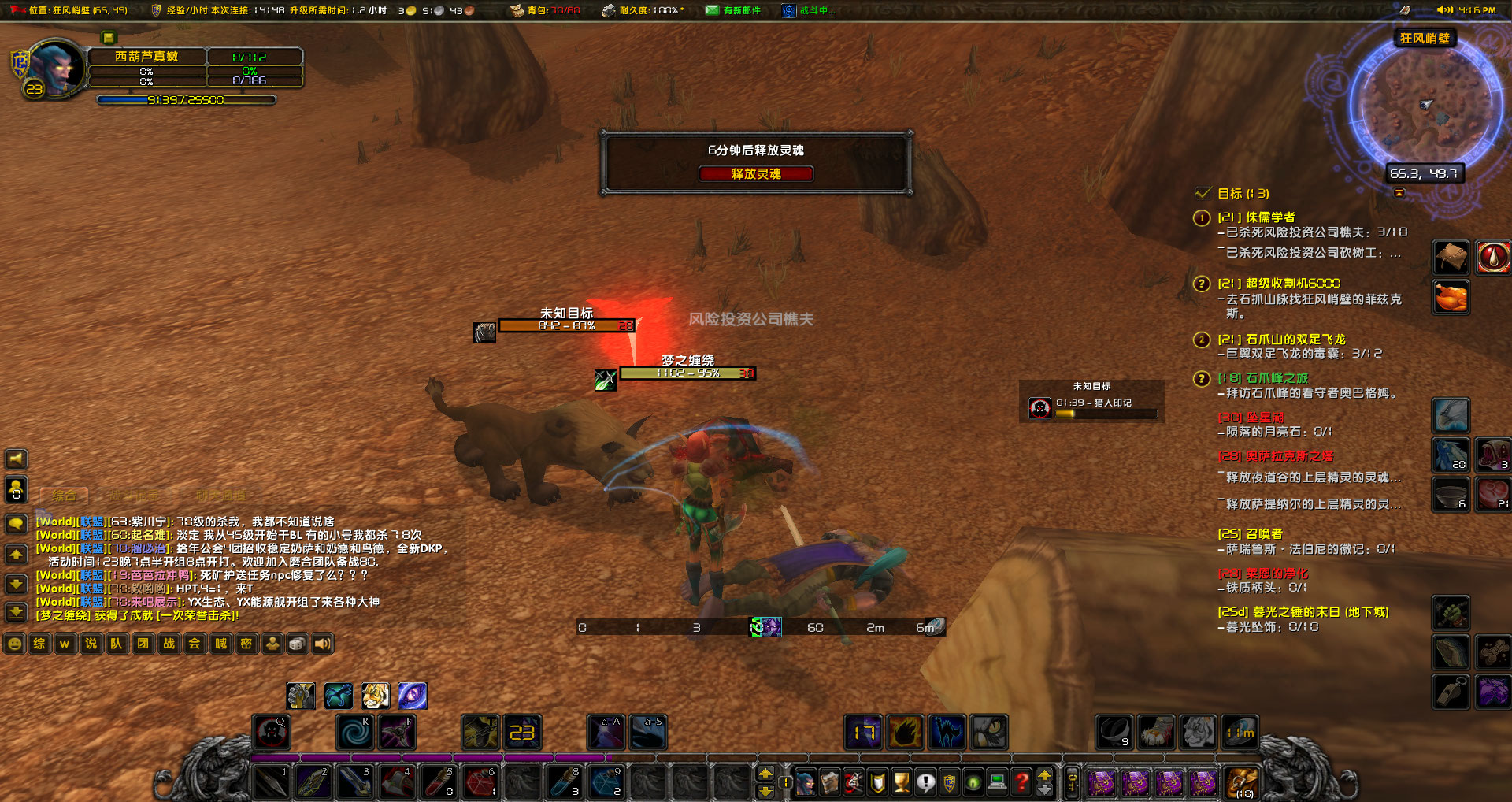Viewport: 1512px width, 802px height.
Task: Open the quest log exclamation icon
Action: 925,784
